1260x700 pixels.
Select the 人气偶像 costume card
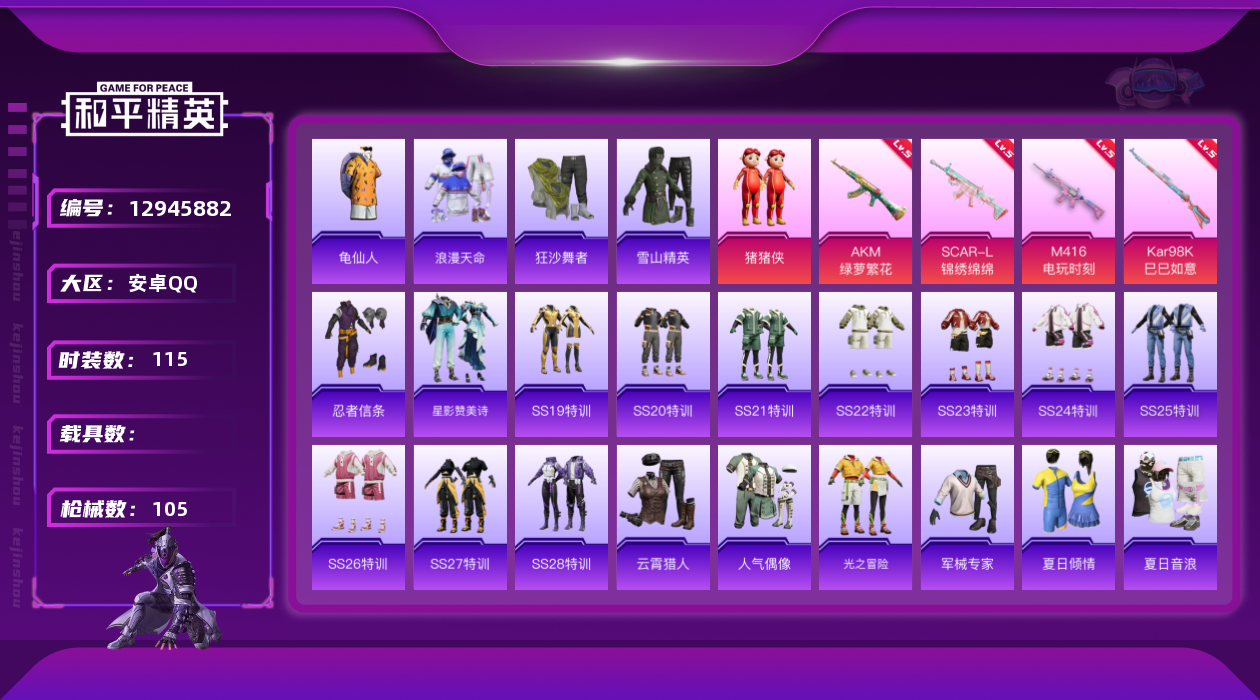click(764, 517)
